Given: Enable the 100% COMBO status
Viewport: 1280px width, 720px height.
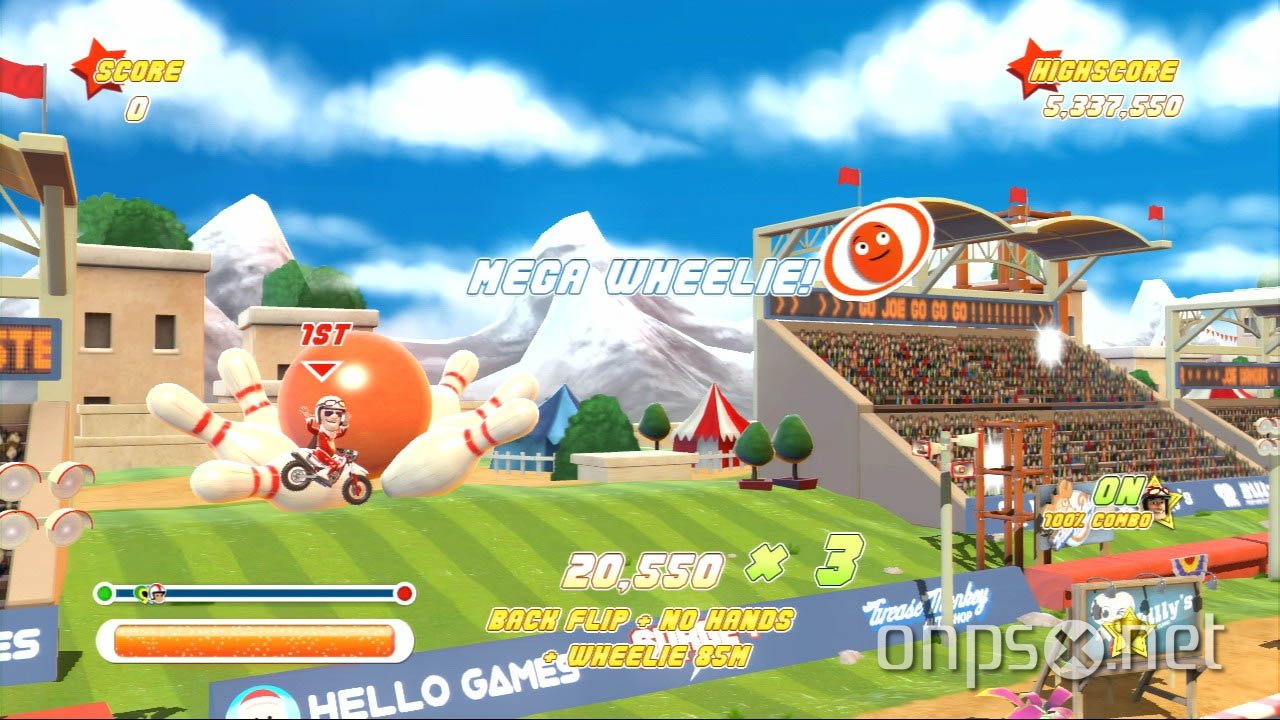Looking at the screenshot, I should click(1098, 520).
